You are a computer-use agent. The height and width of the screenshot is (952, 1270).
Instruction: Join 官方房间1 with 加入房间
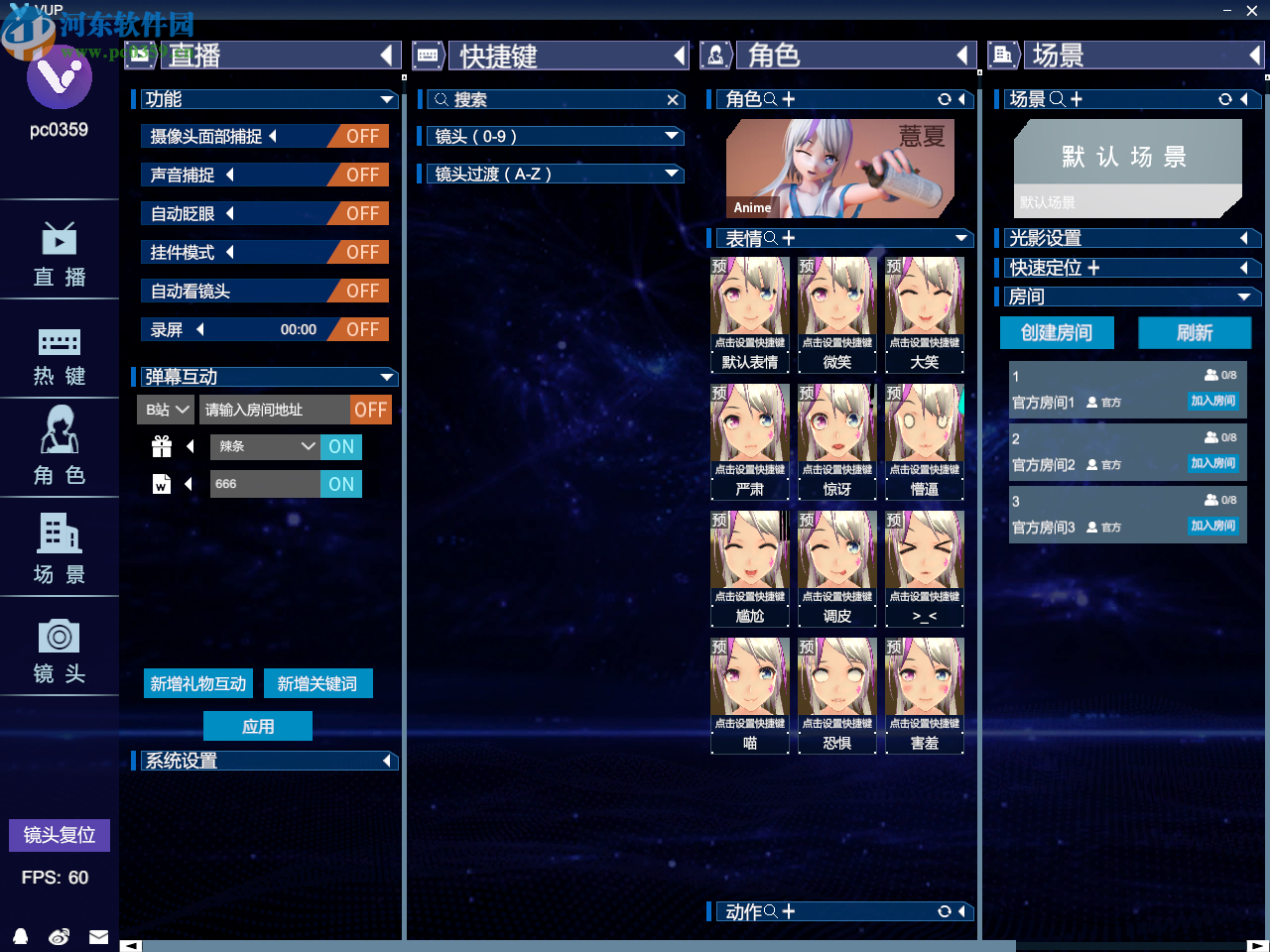[1213, 401]
